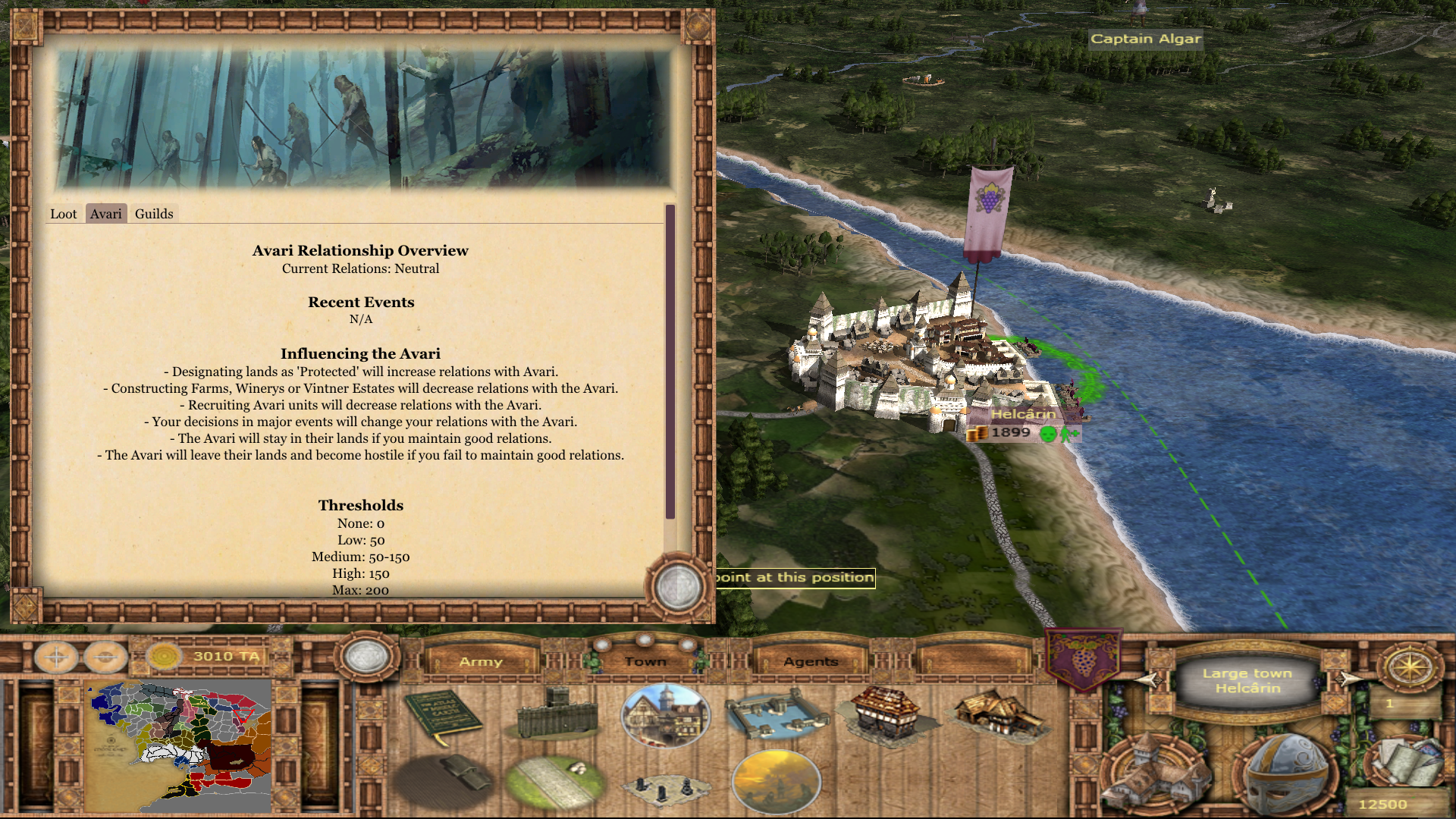Open the Guilds tab
The height and width of the screenshot is (819, 1456).
tap(154, 214)
